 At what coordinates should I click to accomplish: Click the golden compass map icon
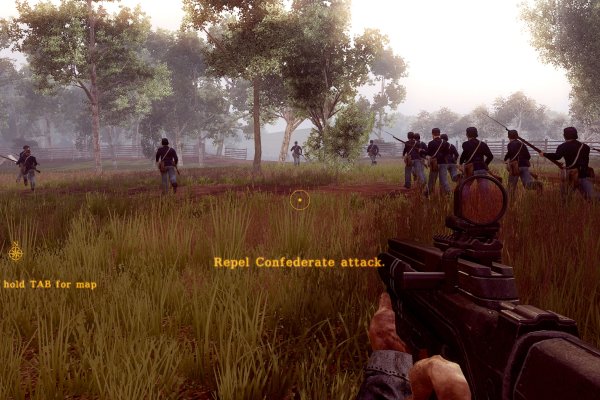tap(16, 251)
